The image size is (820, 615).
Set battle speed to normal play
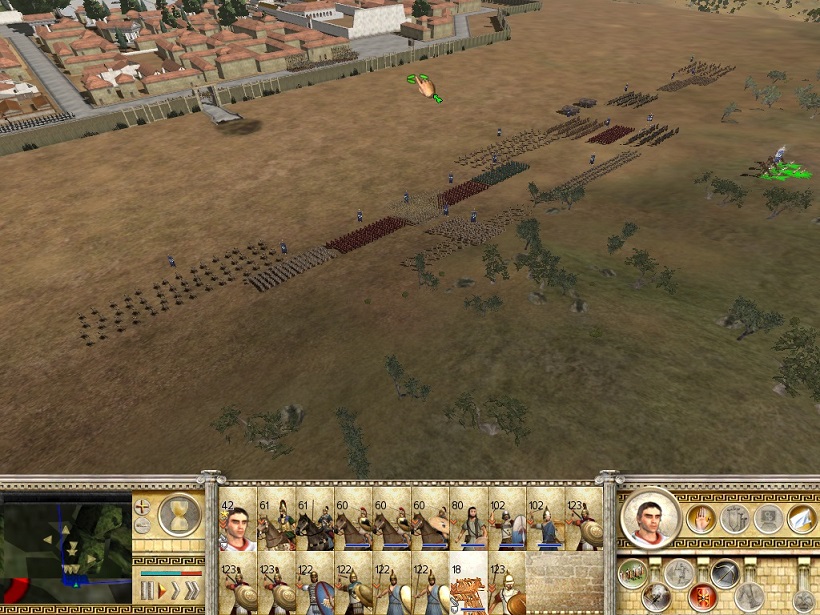point(162,591)
